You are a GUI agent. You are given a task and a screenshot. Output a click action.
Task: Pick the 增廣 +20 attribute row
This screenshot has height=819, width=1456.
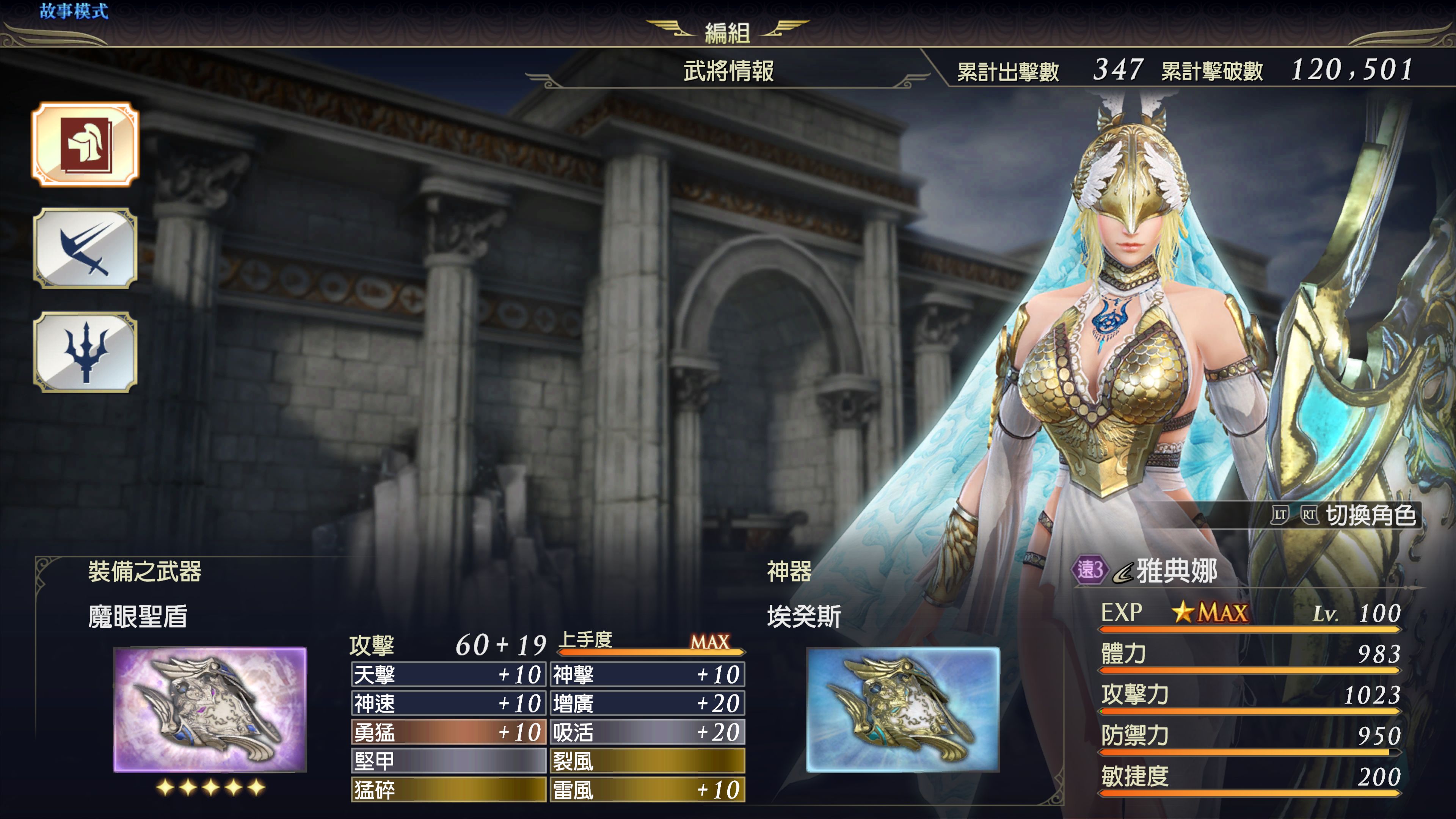coord(647,703)
